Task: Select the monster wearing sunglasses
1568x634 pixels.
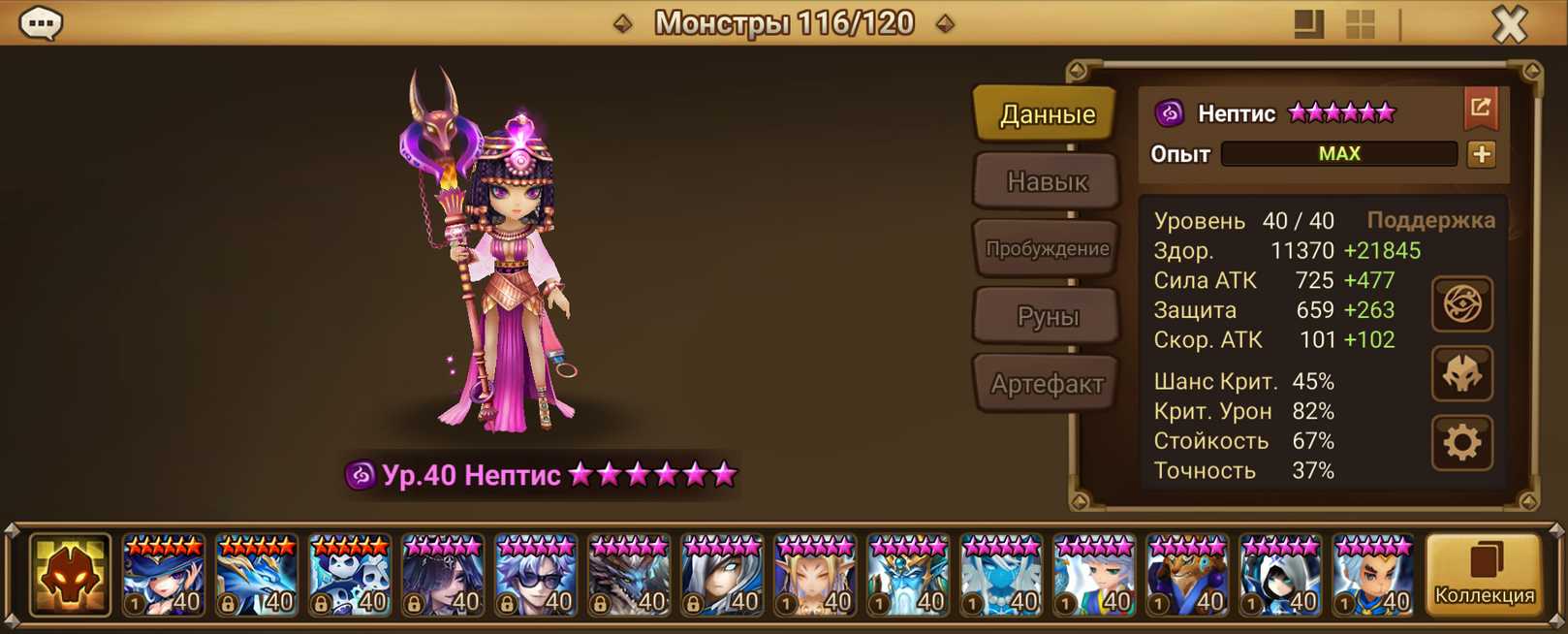Action: coord(536,577)
